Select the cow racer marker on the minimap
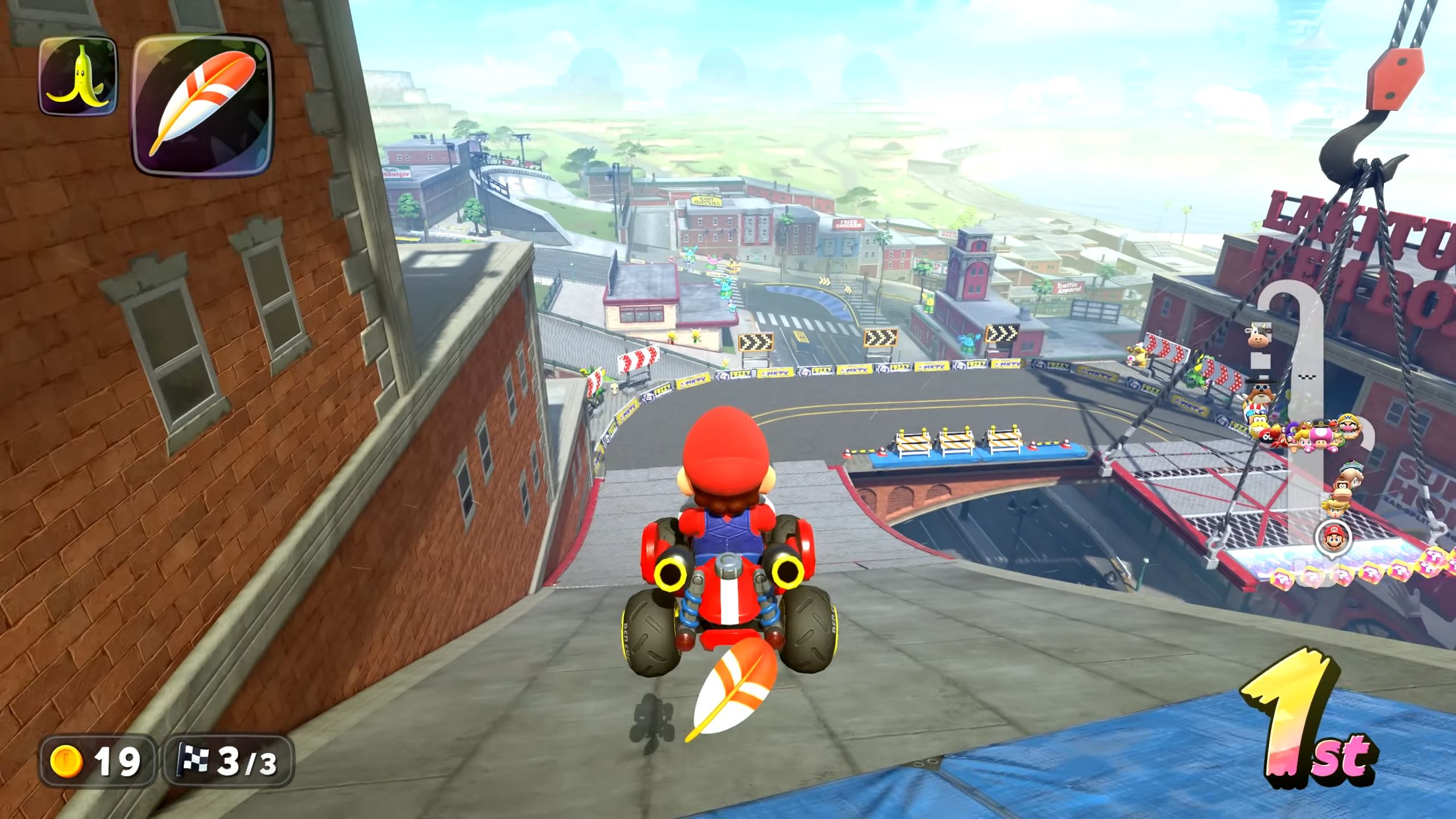 [1258, 335]
